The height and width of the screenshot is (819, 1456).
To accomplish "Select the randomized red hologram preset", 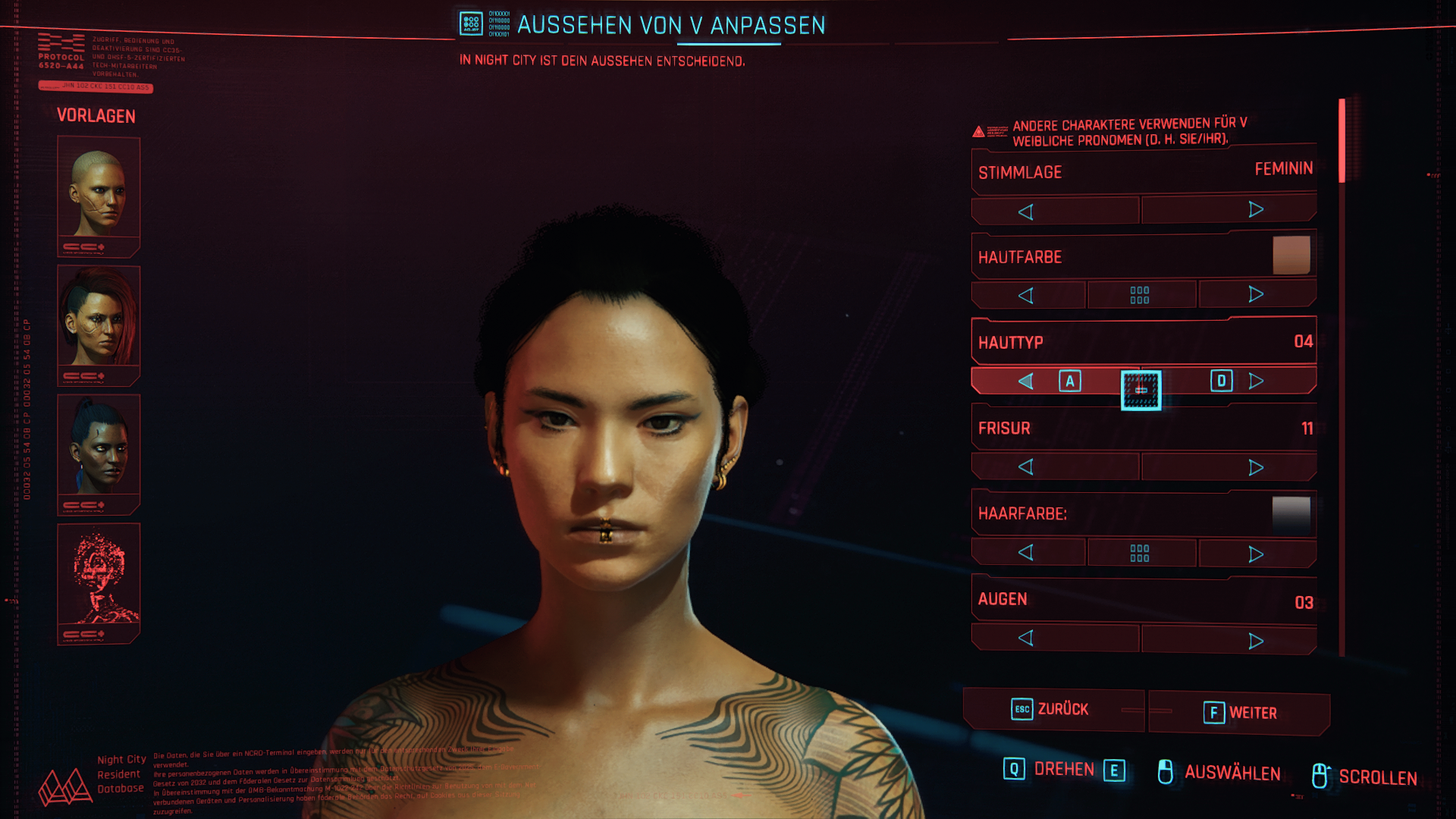I will click(x=99, y=582).
